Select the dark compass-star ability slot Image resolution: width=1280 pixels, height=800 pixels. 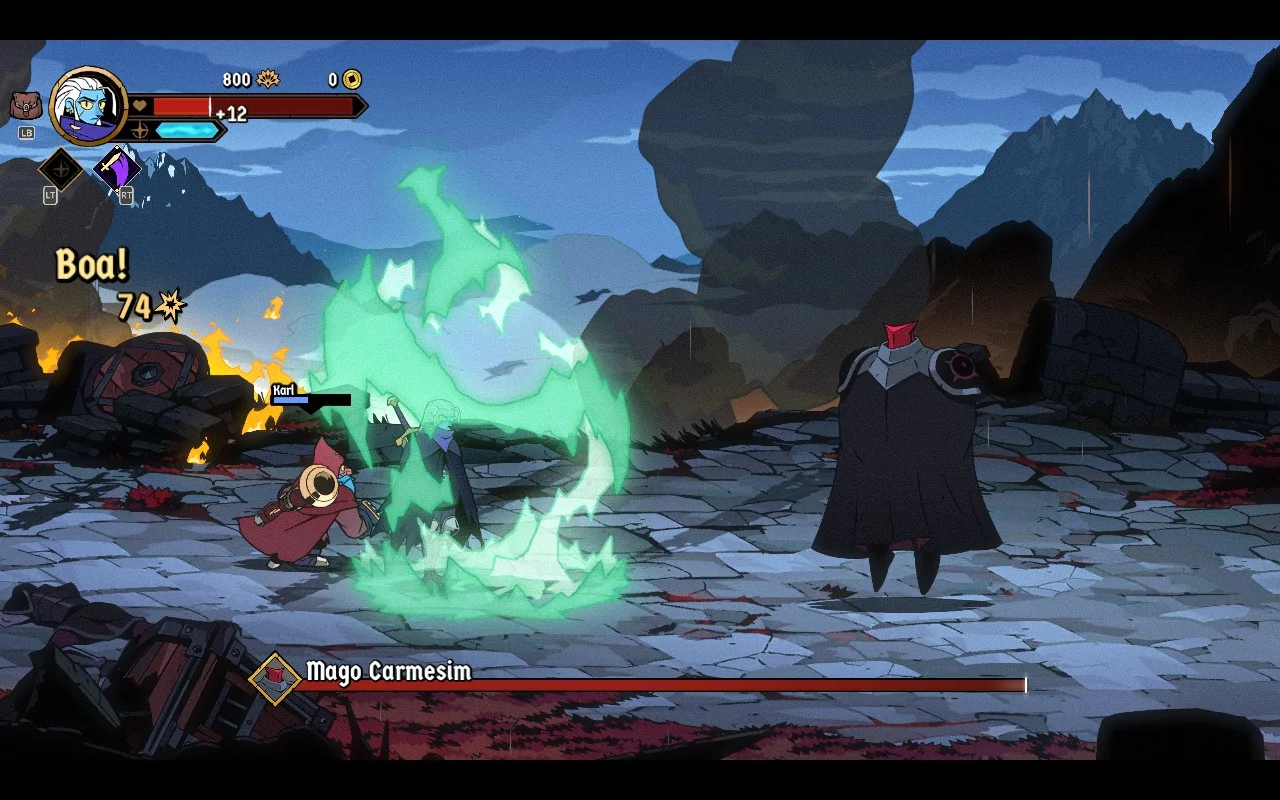60,169
